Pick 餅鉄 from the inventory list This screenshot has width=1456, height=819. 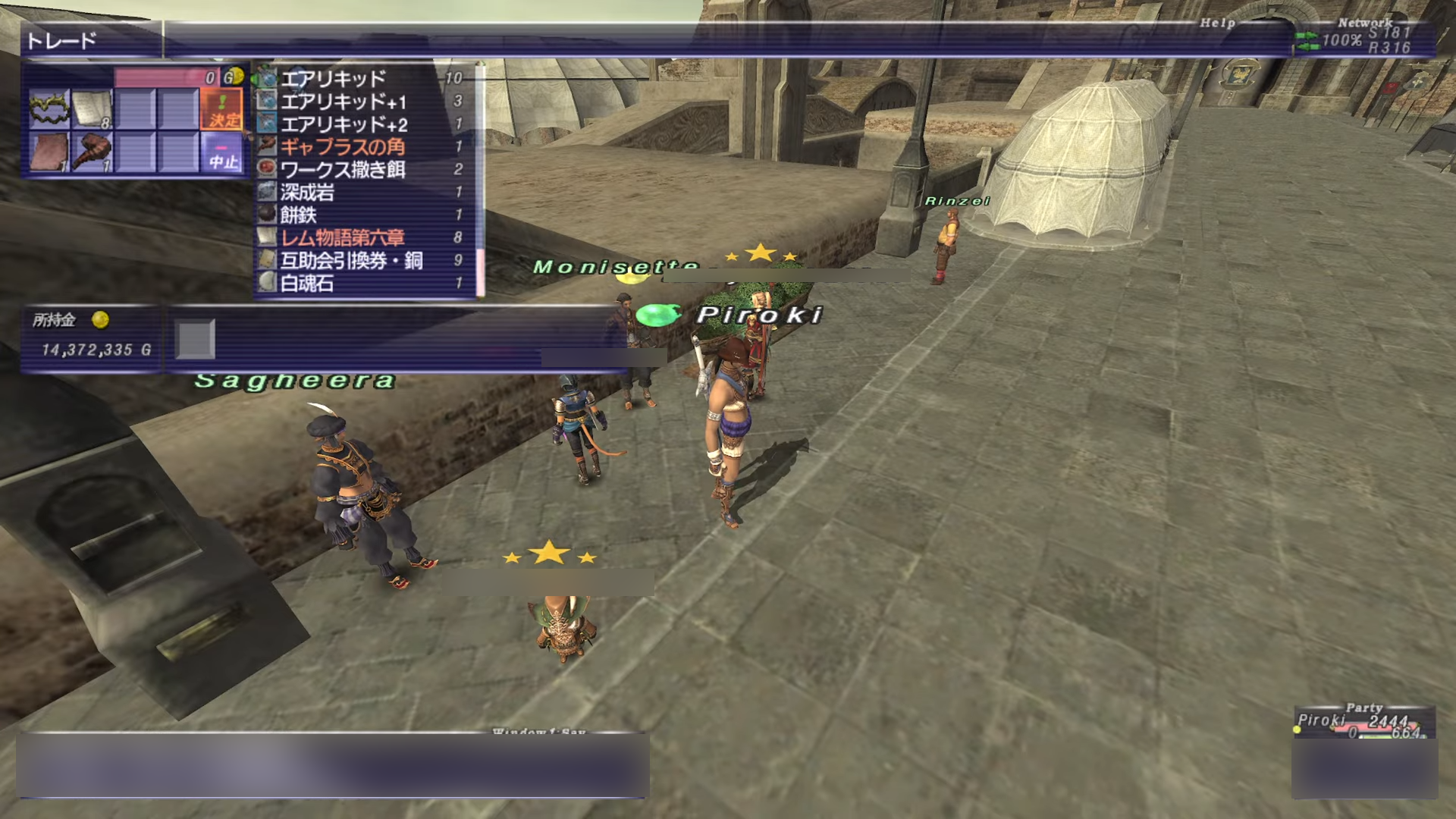click(298, 215)
